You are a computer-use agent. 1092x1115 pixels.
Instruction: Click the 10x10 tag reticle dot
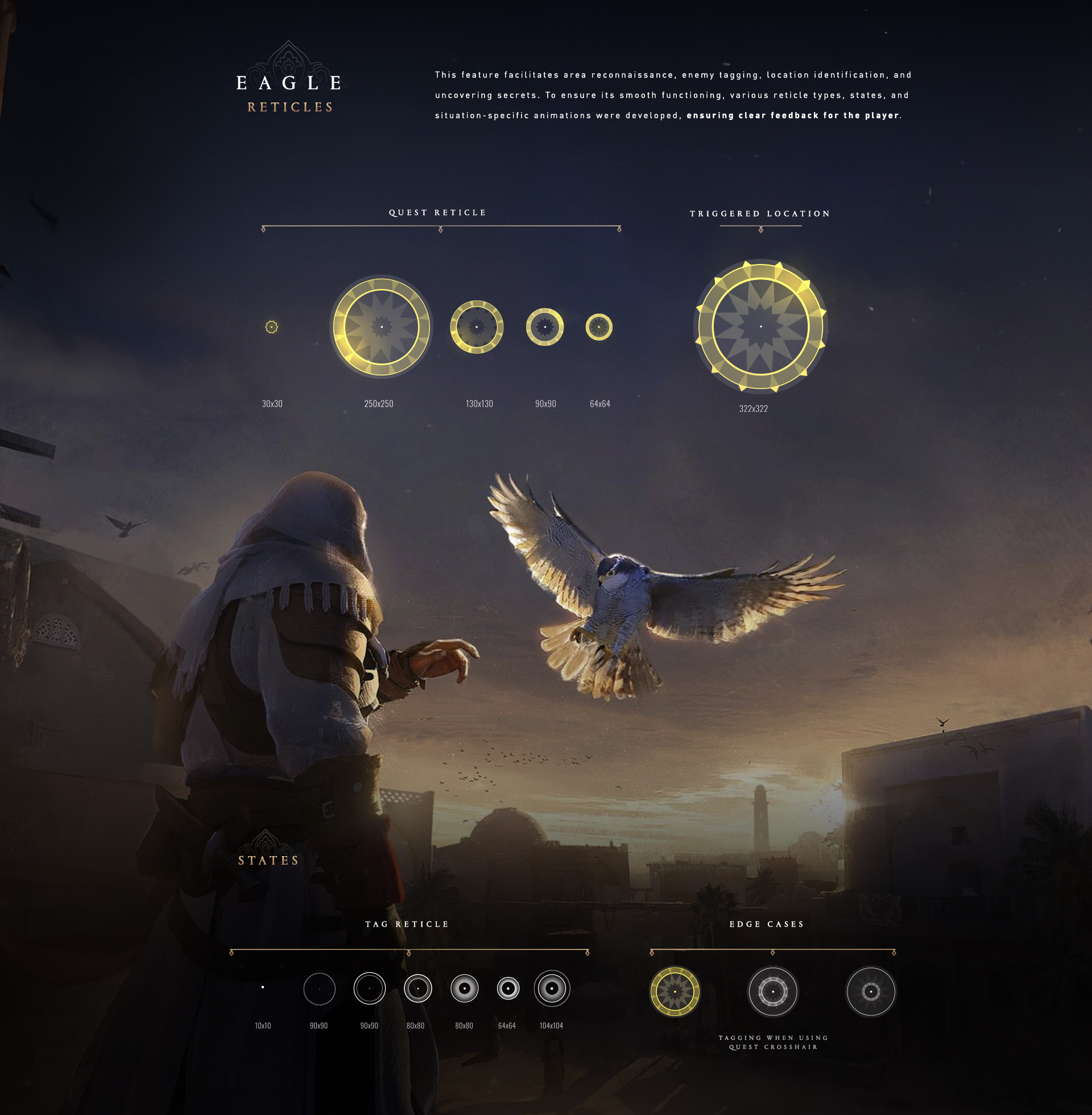click(x=263, y=987)
